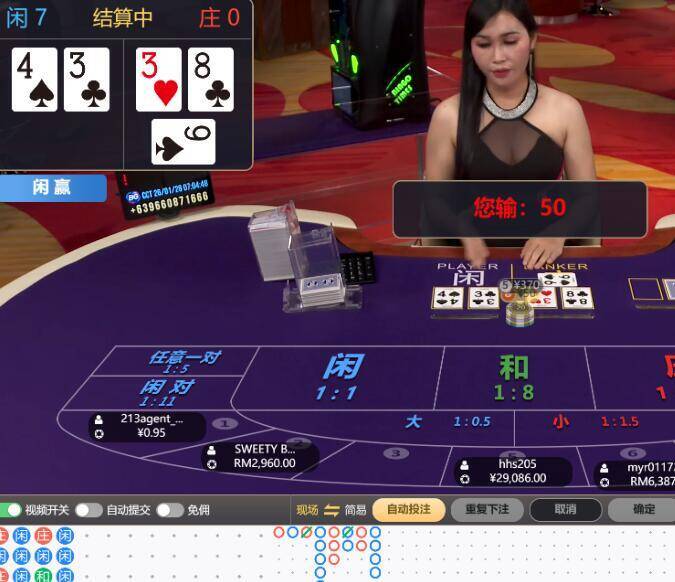675x582 pixels.
Task: Click 重复下注 to repeat the bet
Action: click(487, 509)
